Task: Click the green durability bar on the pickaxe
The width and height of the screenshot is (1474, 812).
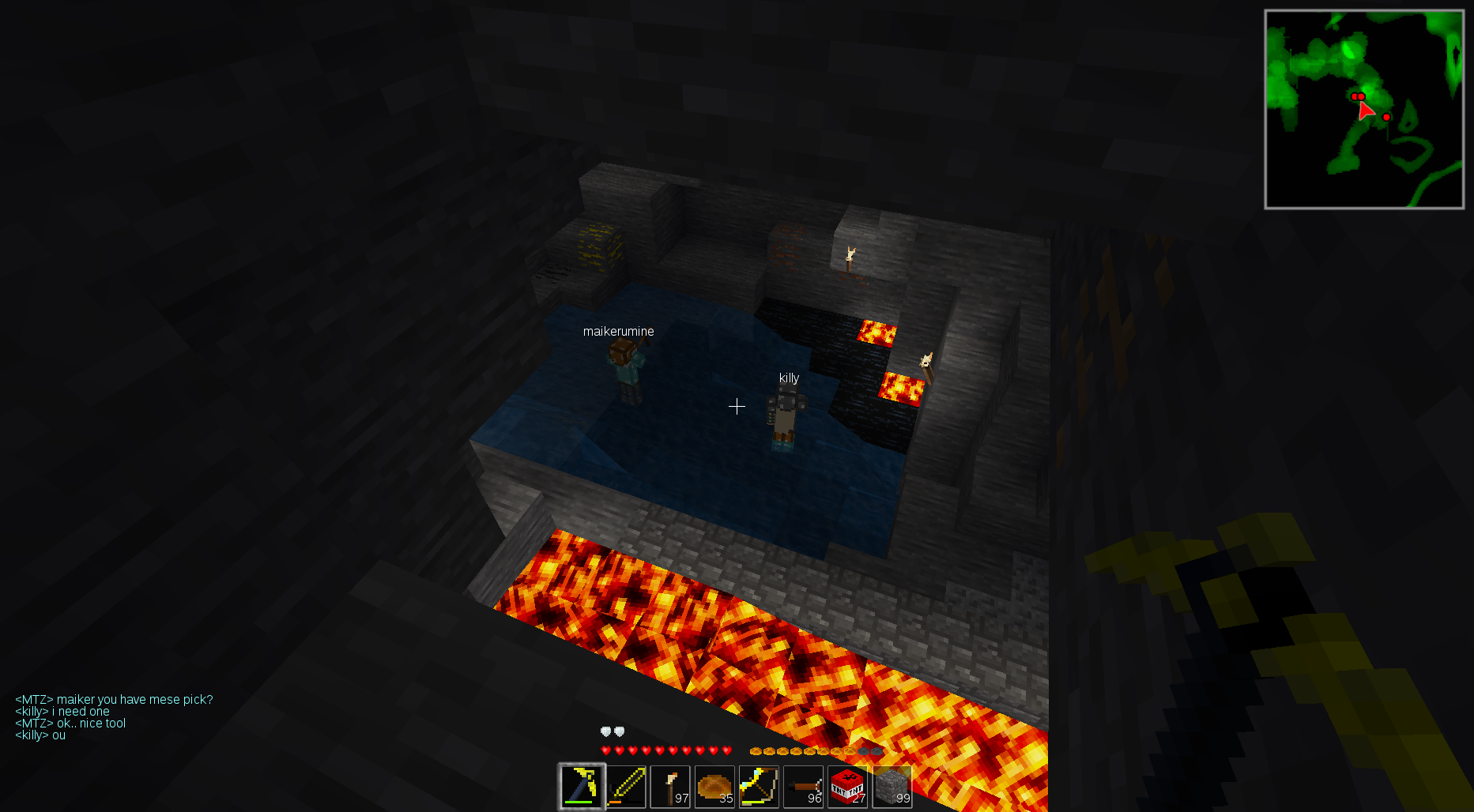Action: click(578, 803)
